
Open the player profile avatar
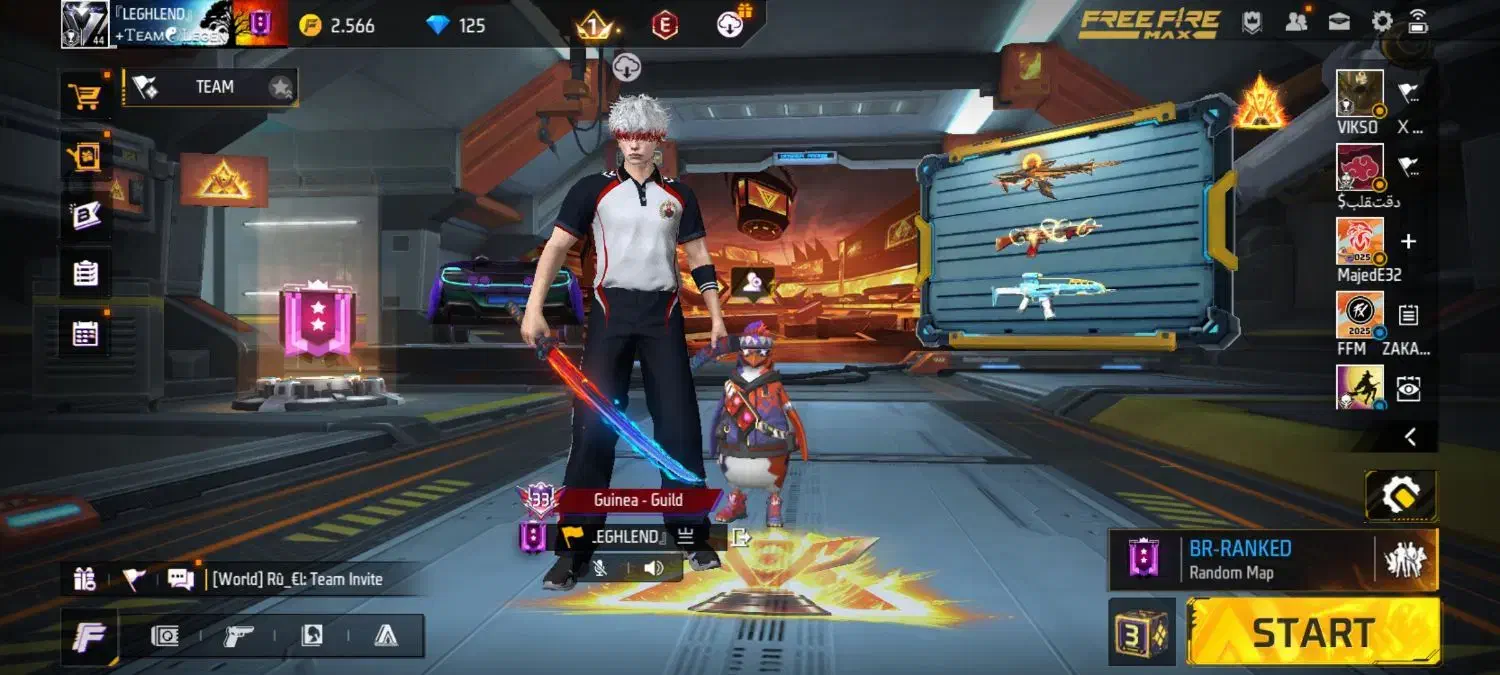85,24
